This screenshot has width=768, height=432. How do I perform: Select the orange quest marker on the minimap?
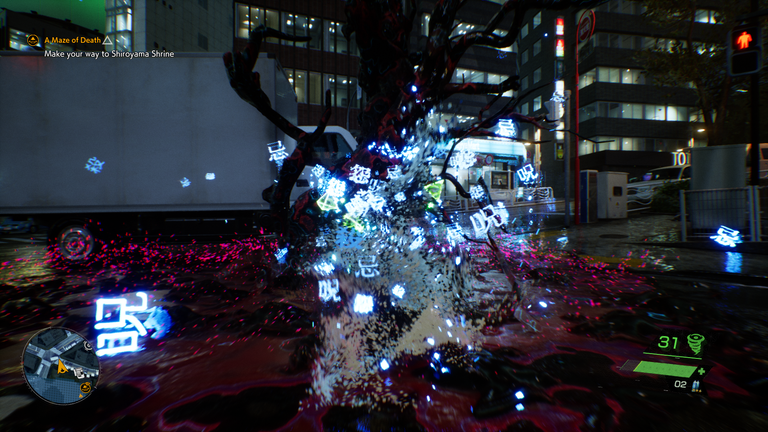(x=85, y=386)
